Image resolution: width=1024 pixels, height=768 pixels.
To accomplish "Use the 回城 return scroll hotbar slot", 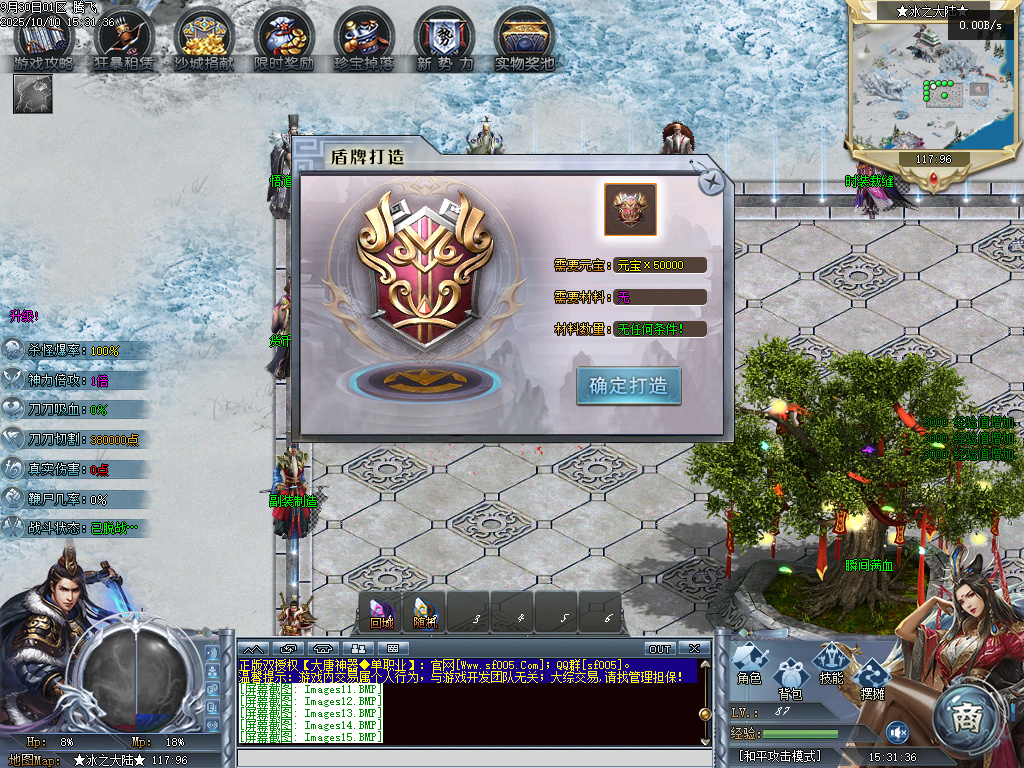I will point(381,612).
